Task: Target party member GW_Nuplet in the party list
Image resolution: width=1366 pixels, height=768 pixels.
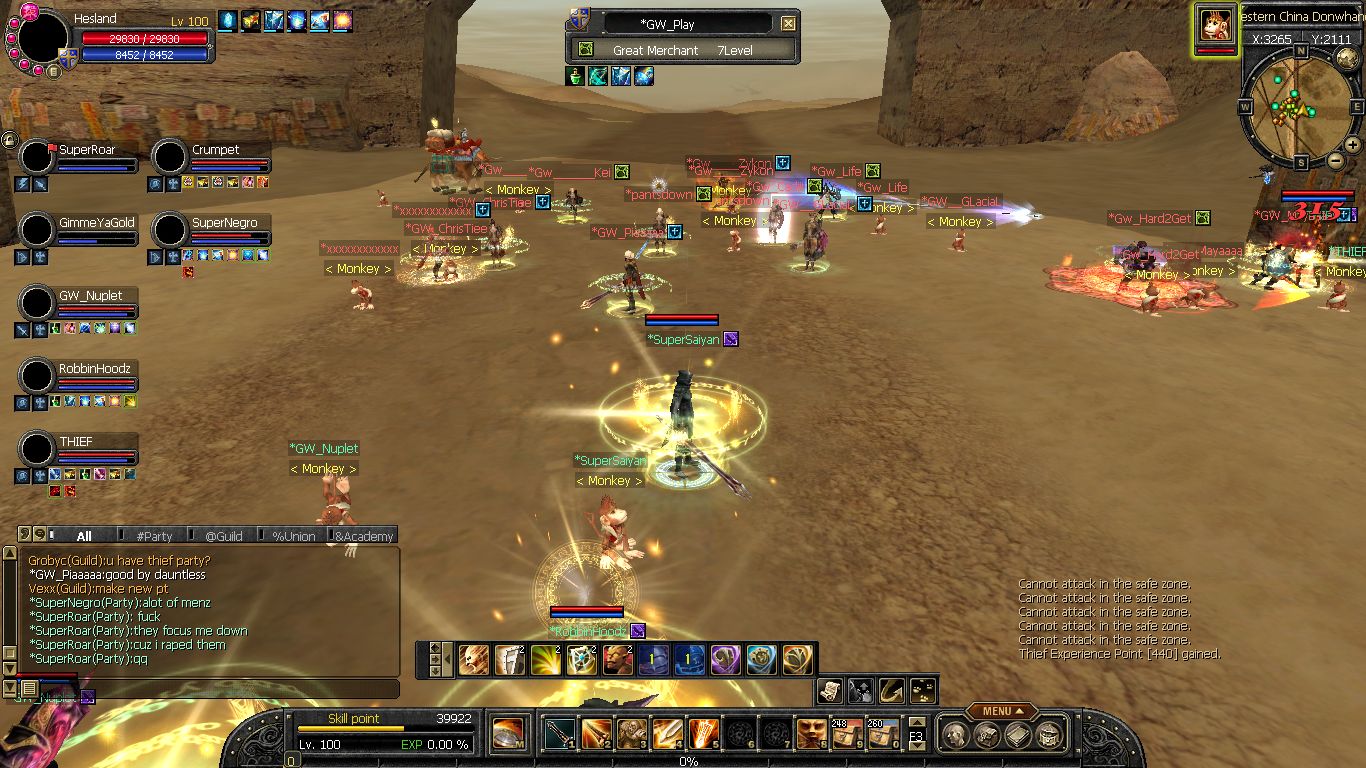Action: click(38, 304)
